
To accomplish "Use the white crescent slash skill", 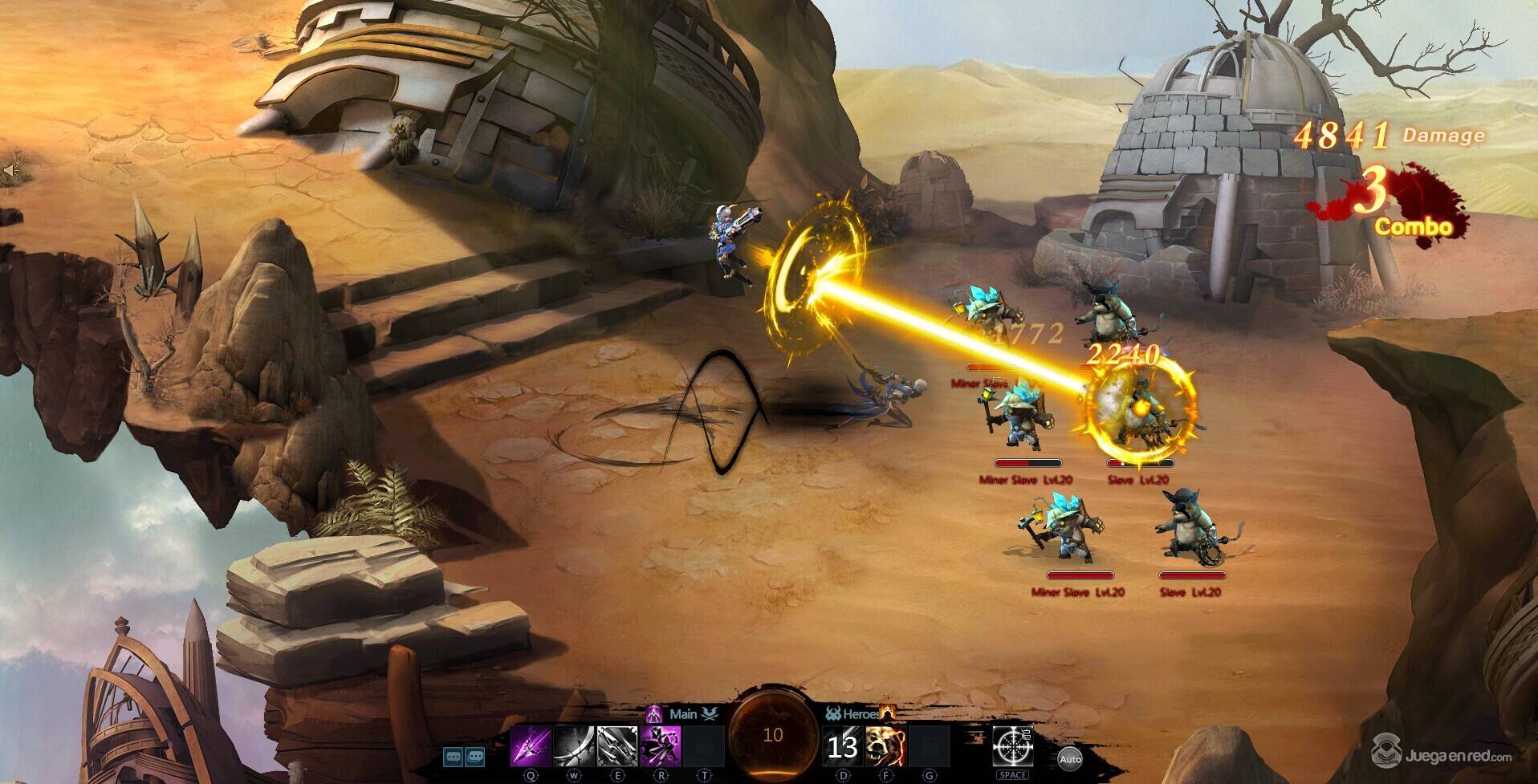I will click(573, 746).
